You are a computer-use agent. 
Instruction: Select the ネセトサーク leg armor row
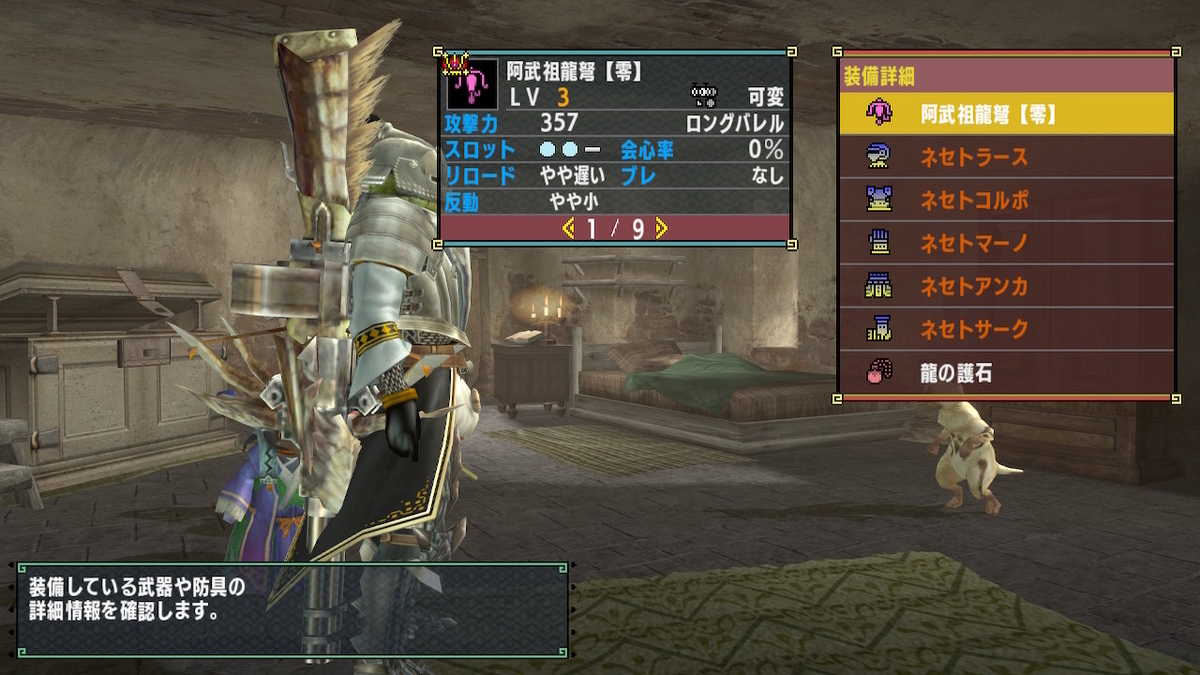click(1005, 329)
